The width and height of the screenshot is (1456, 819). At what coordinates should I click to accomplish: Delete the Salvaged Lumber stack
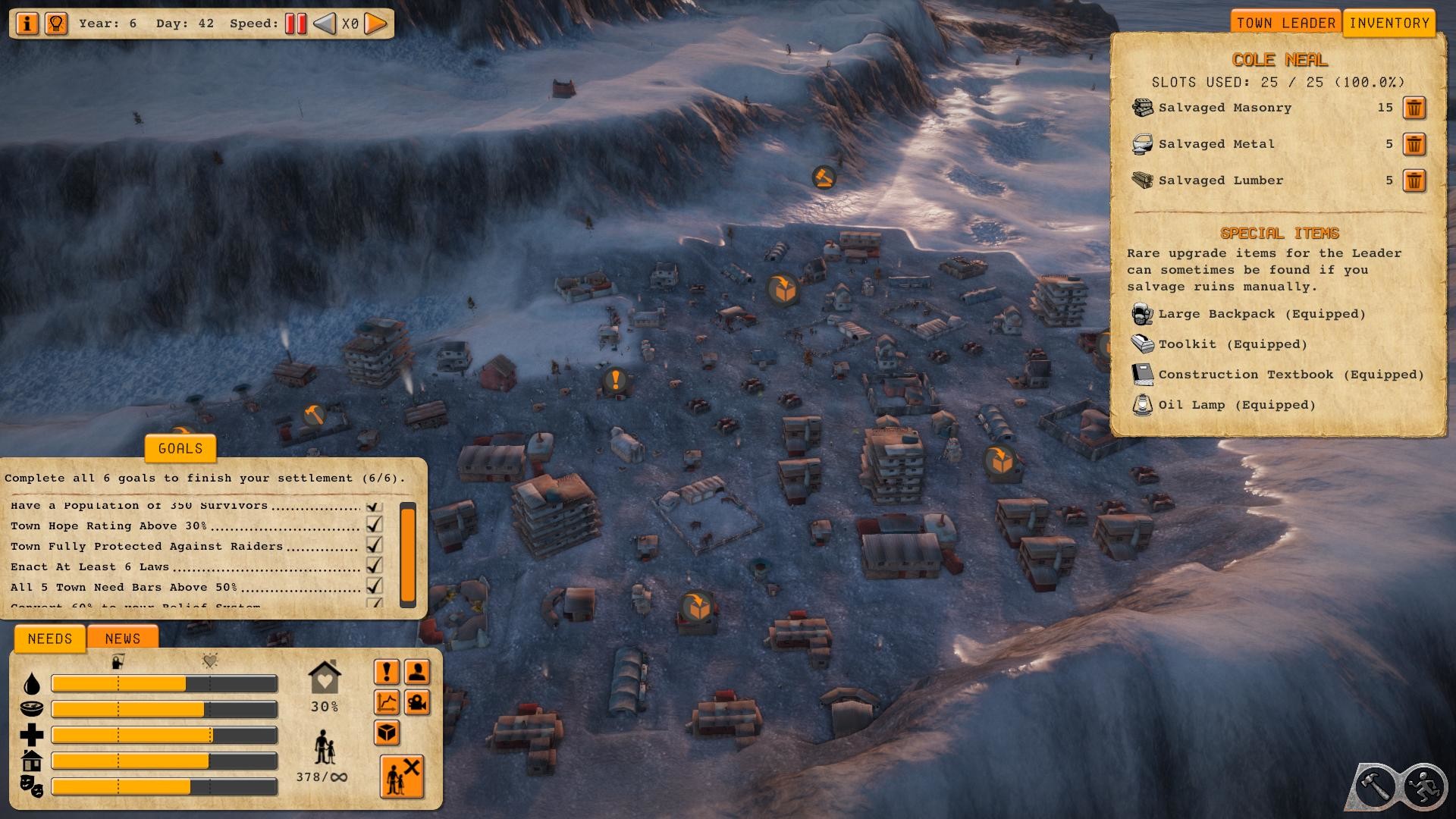(1414, 180)
